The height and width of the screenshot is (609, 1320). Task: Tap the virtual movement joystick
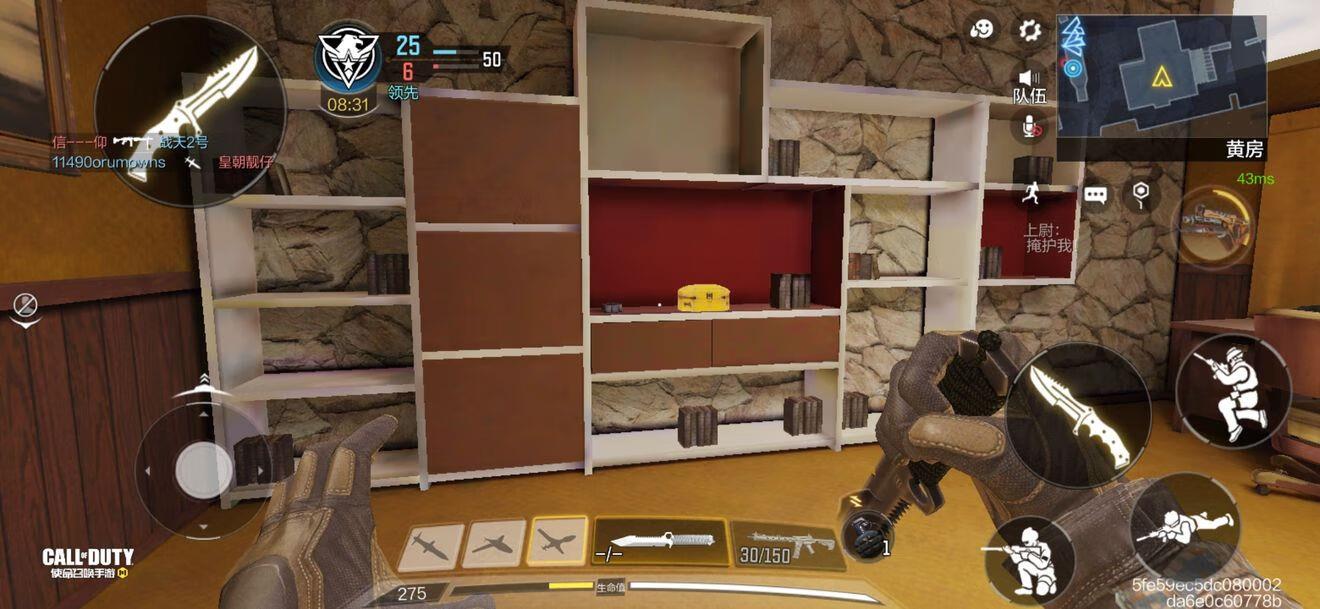[203, 468]
